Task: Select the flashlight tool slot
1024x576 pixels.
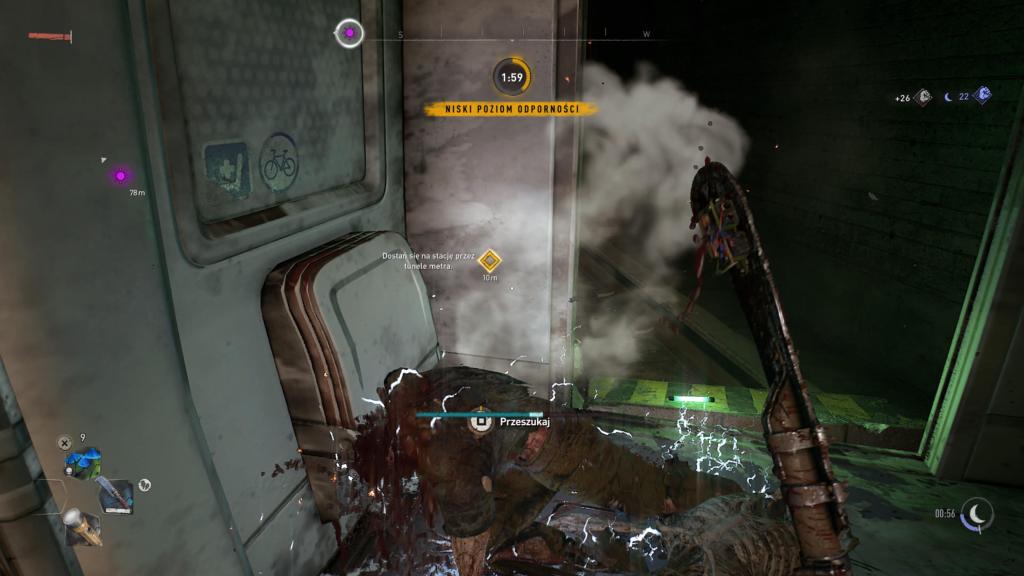Action: 80,525
